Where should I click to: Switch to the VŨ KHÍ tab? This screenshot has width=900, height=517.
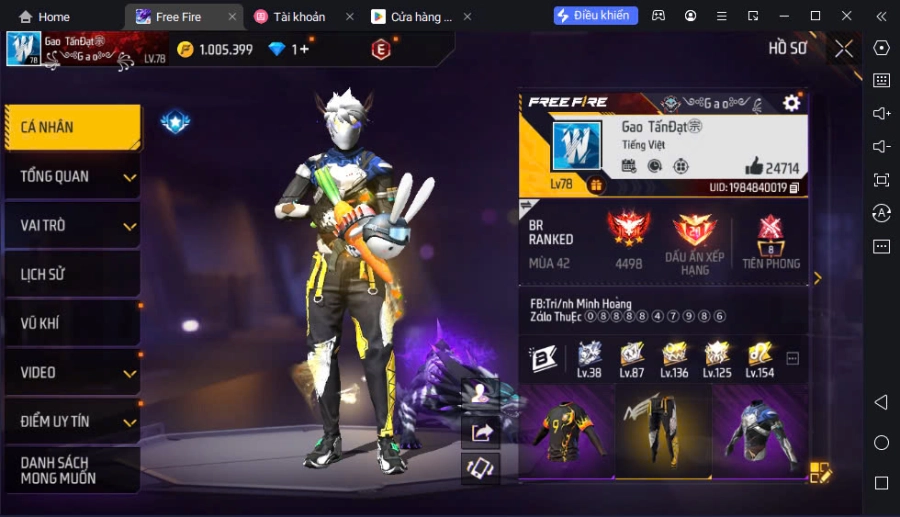point(70,323)
